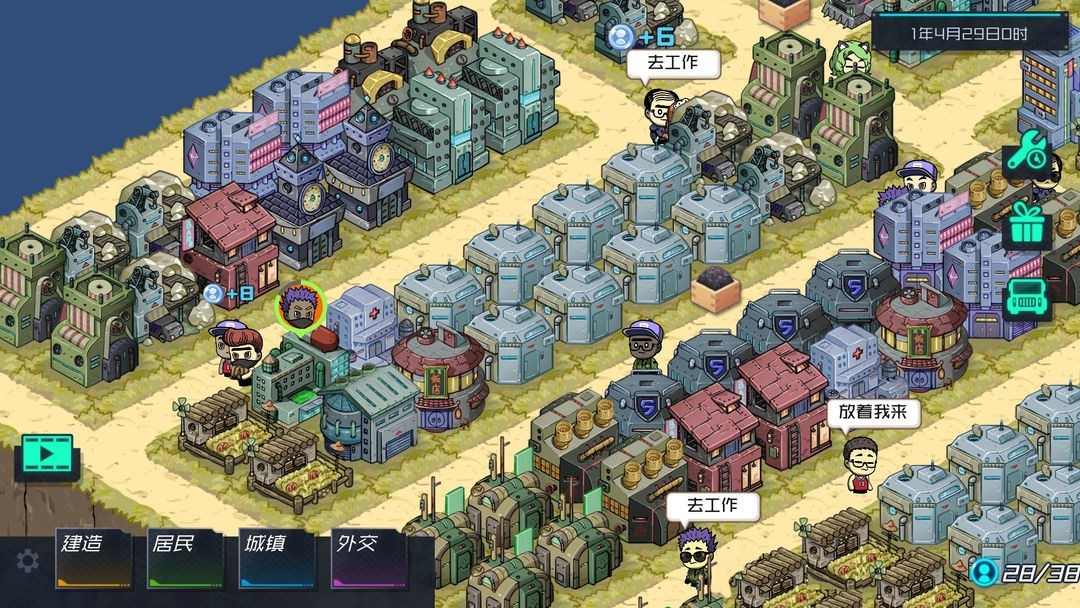Viewport: 1080px width, 608px height.
Task: Open the 居民 residents menu
Action: (184, 558)
